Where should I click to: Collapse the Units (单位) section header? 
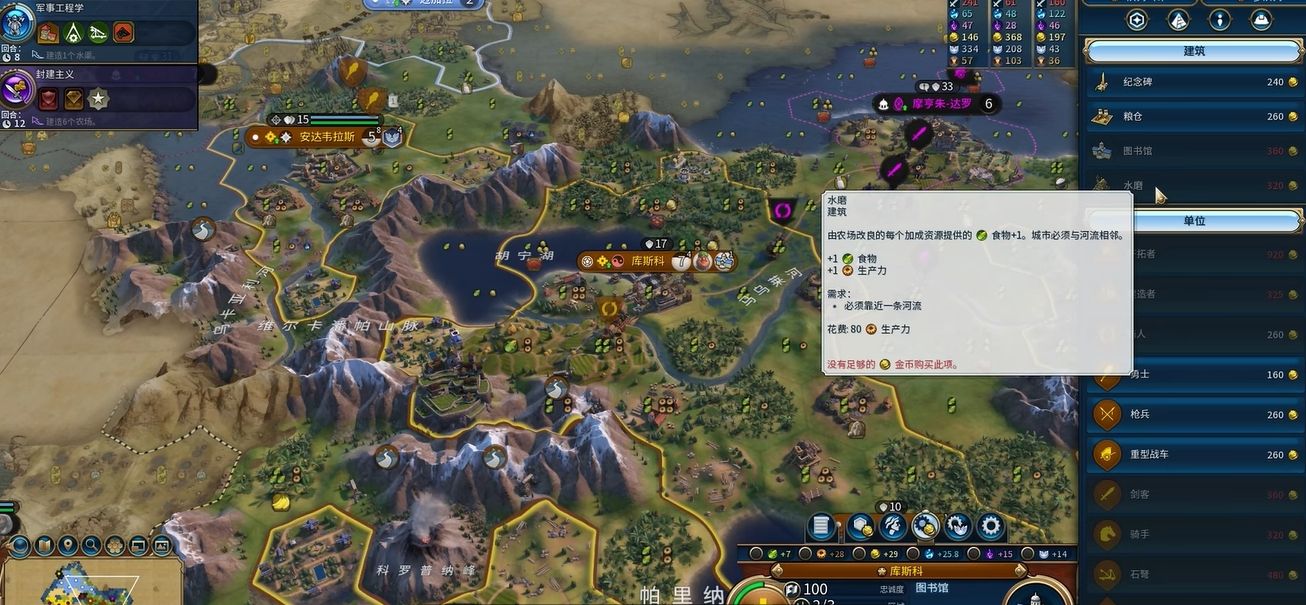click(1193, 220)
